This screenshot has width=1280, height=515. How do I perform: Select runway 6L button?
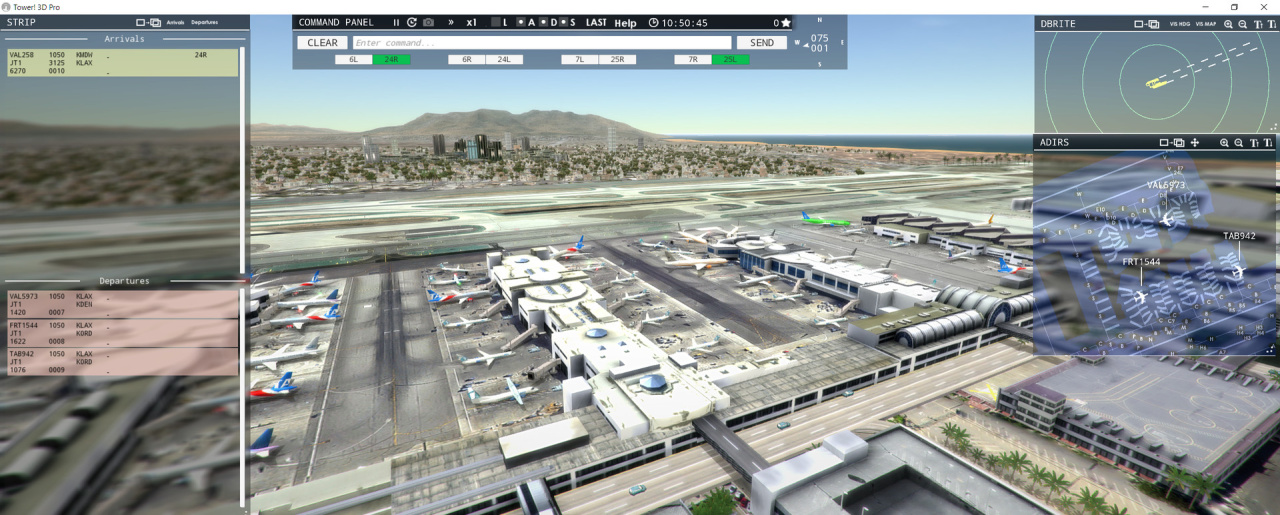tap(353, 60)
